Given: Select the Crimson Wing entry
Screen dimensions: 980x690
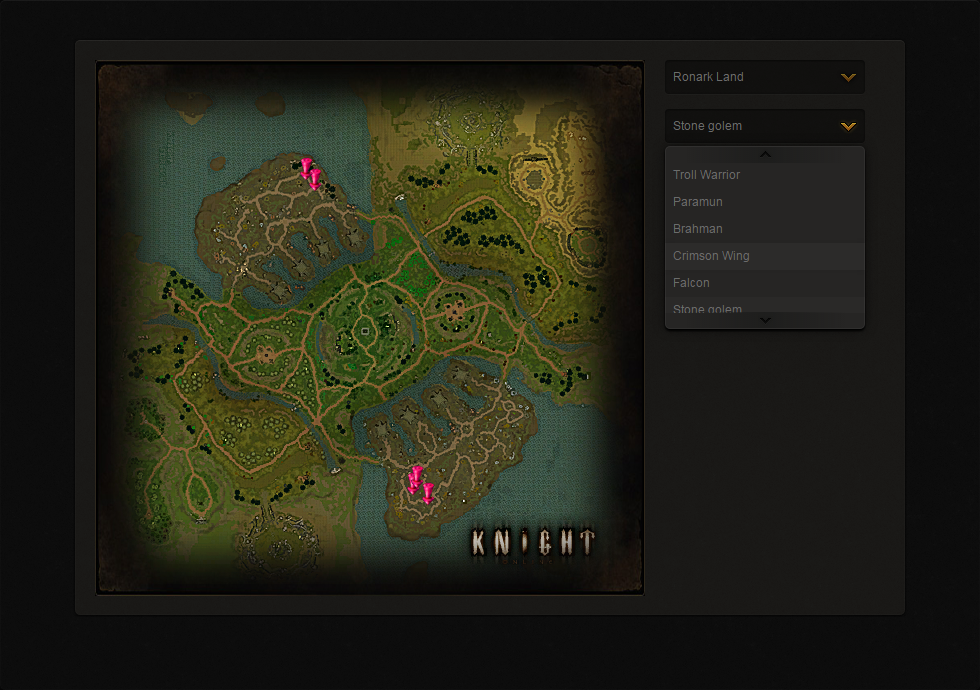Looking at the screenshot, I should coord(764,256).
